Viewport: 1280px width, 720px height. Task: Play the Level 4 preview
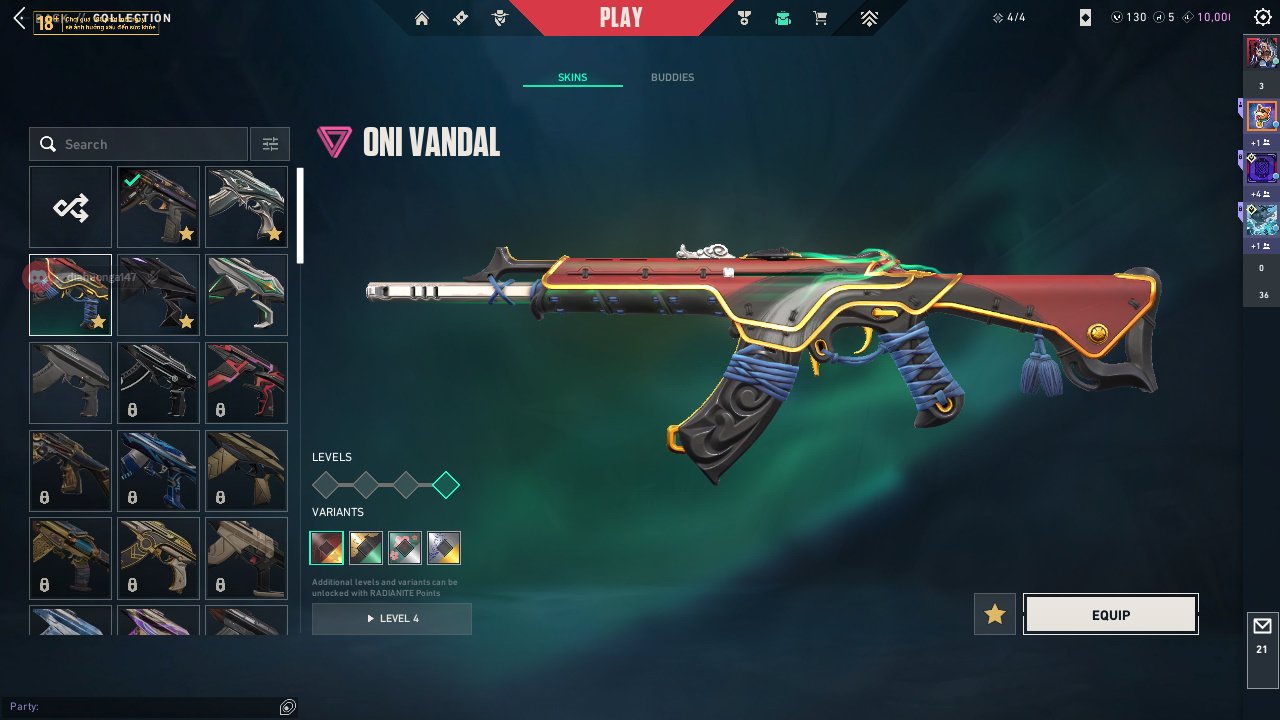392,619
